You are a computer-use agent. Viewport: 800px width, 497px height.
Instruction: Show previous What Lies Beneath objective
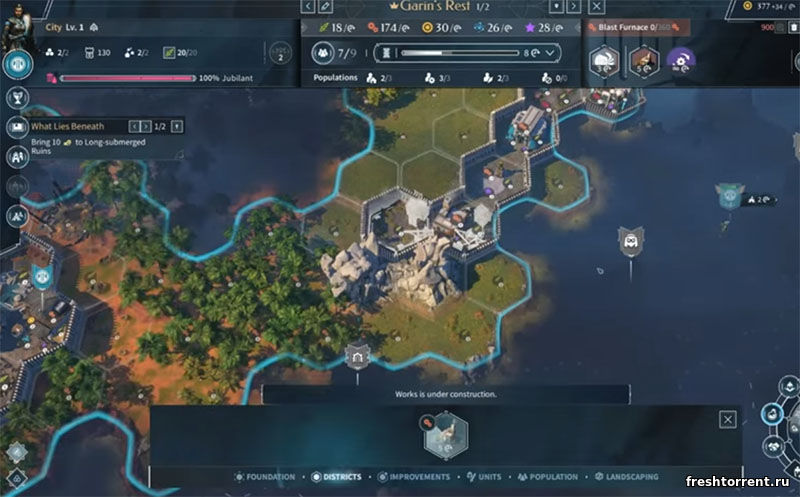click(143, 126)
